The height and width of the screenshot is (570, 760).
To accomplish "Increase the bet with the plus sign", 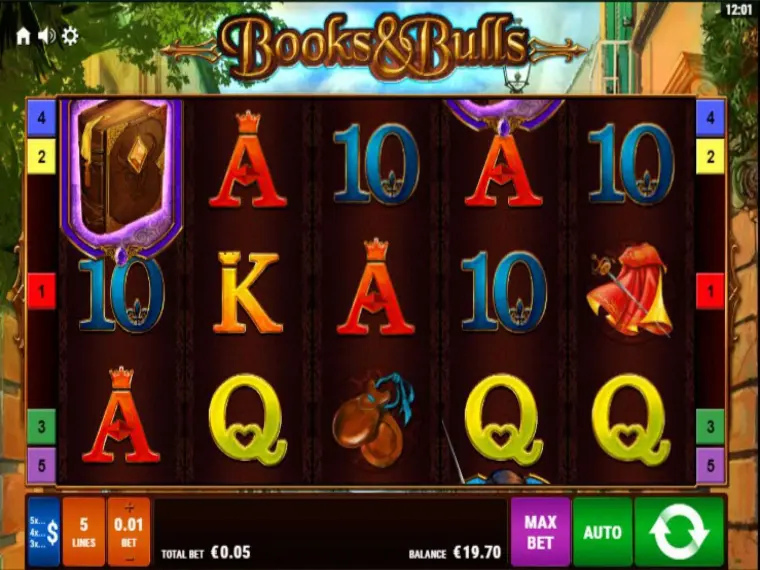I will (129, 507).
